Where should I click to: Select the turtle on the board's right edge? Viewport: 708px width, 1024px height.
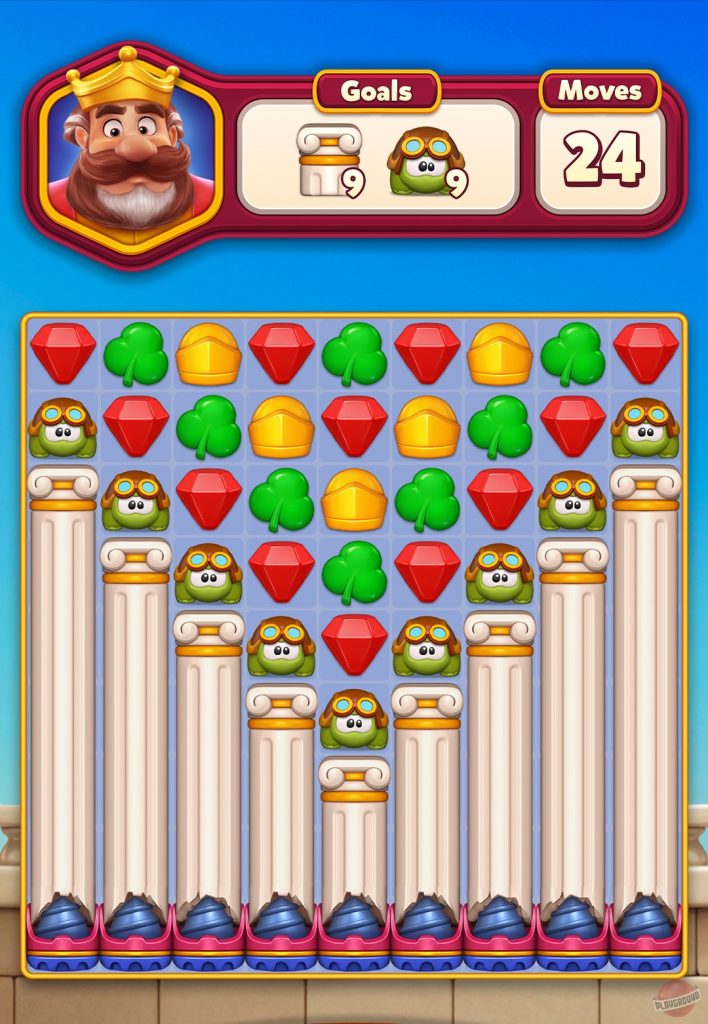(x=646, y=426)
